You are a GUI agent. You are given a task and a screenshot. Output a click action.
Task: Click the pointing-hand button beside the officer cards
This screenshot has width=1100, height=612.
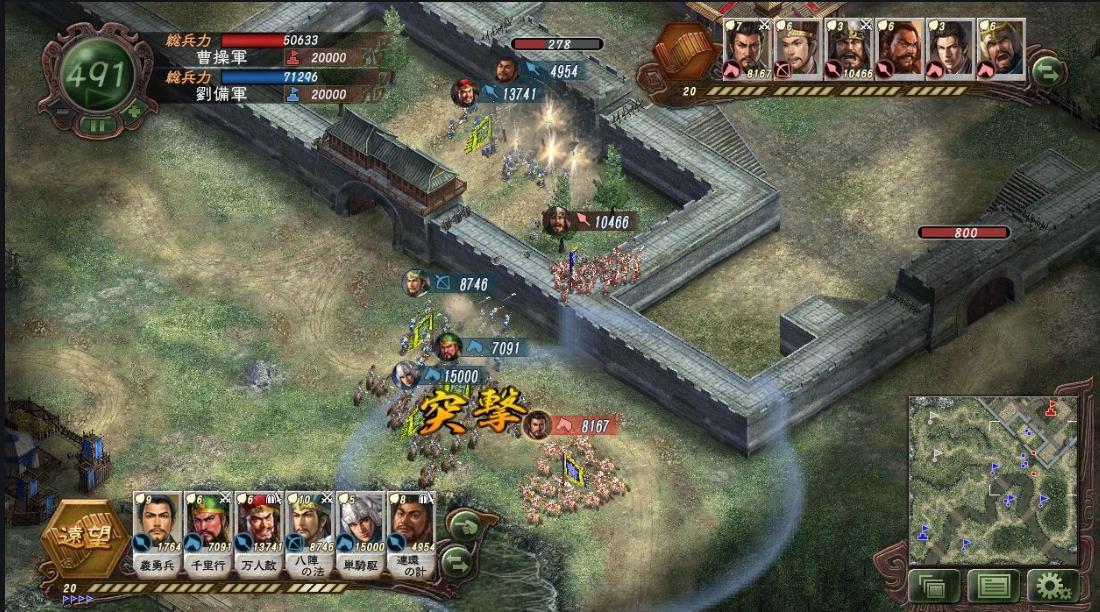point(465,525)
